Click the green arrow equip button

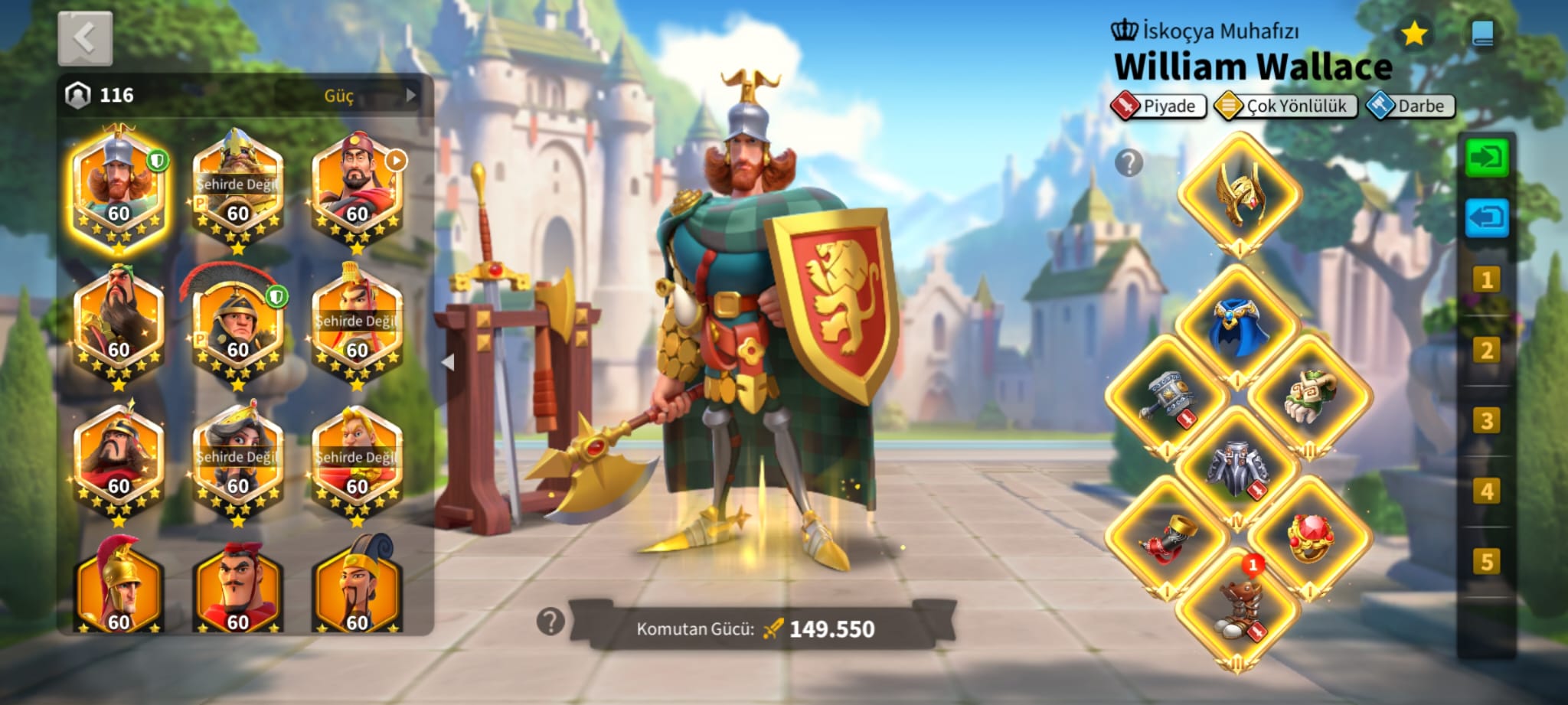[x=1486, y=158]
